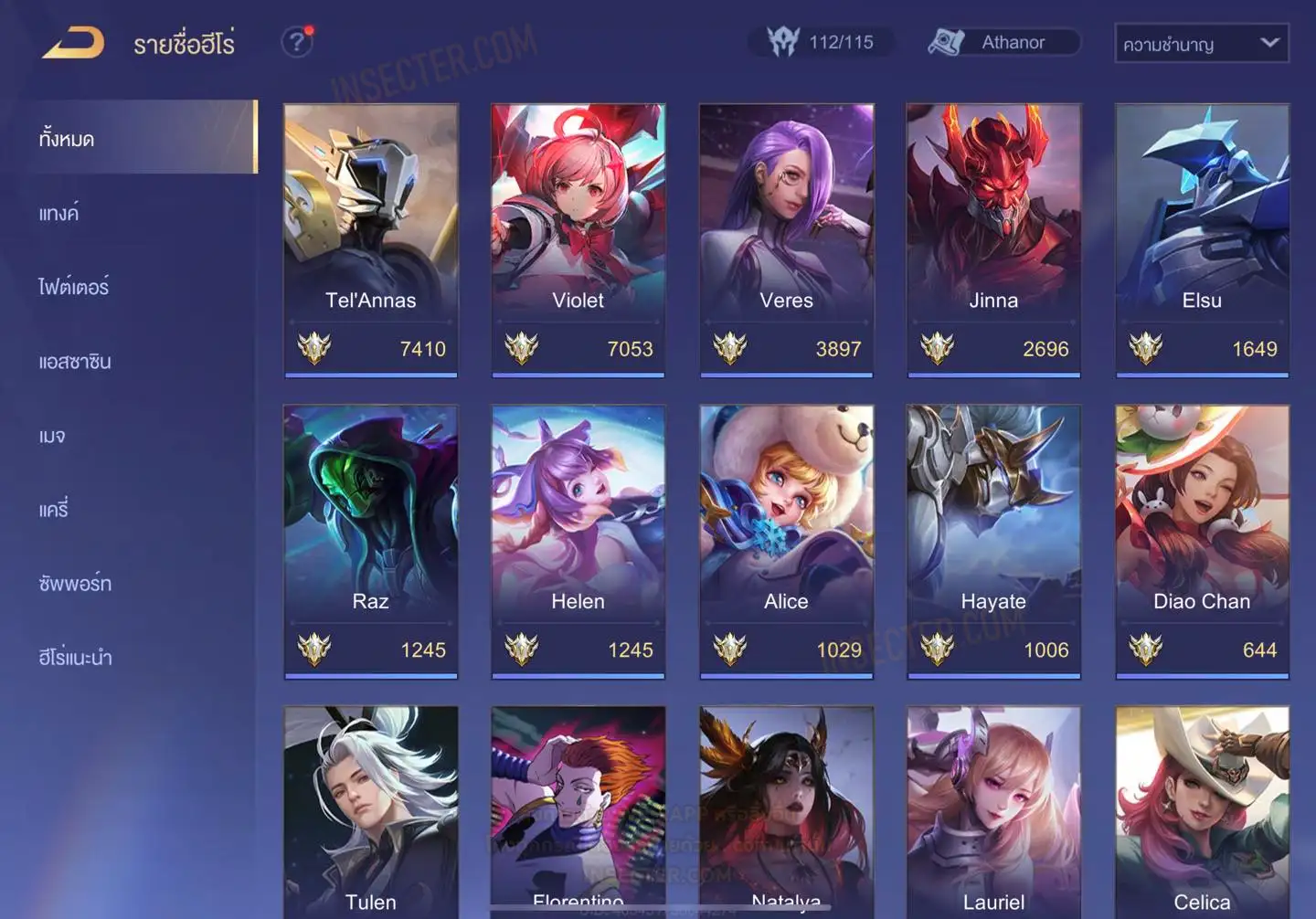Open the ฮีโร่แนะนำ tab

coord(75,658)
